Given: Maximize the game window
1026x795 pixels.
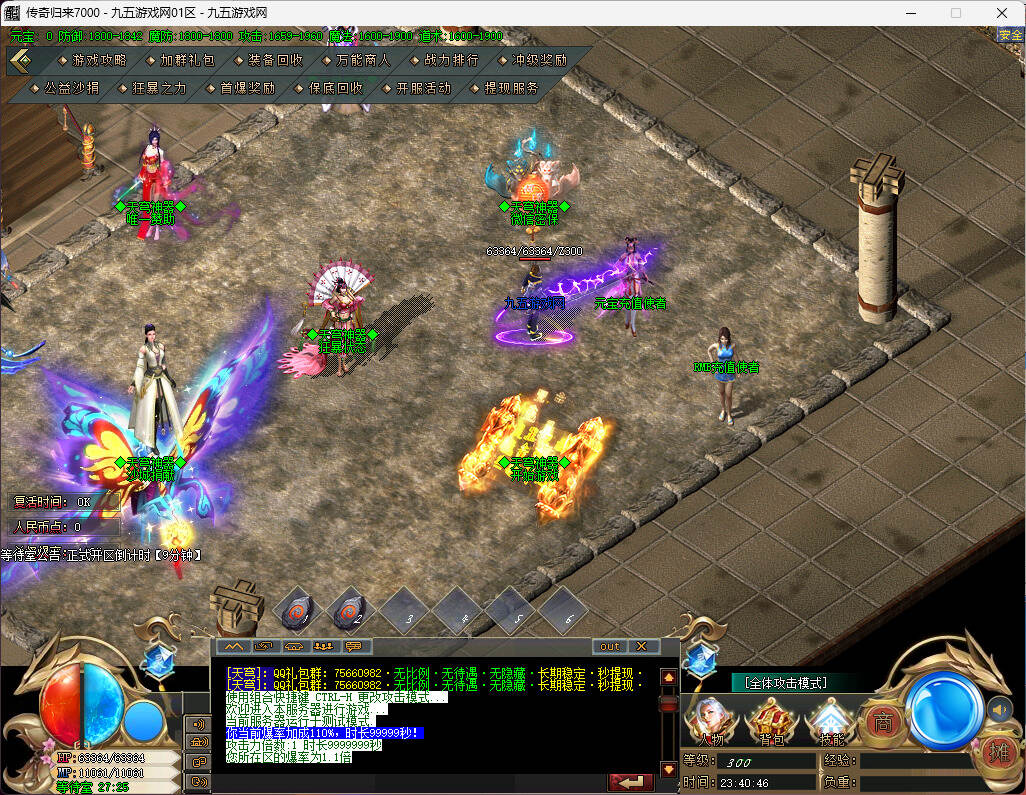Looking at the screenshot, I should 955,13.
